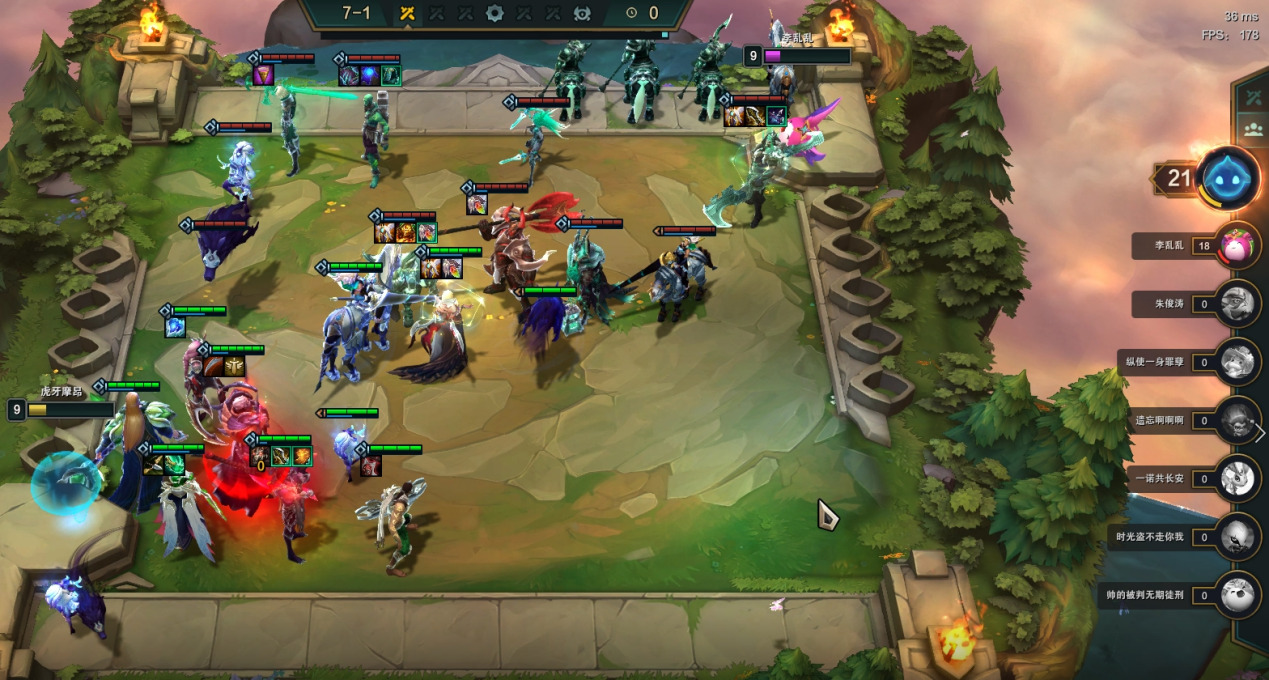This screenshot has width=1269, height=680.
Task: Switch to the players list tab
Action: click(x=1252, y=129)
